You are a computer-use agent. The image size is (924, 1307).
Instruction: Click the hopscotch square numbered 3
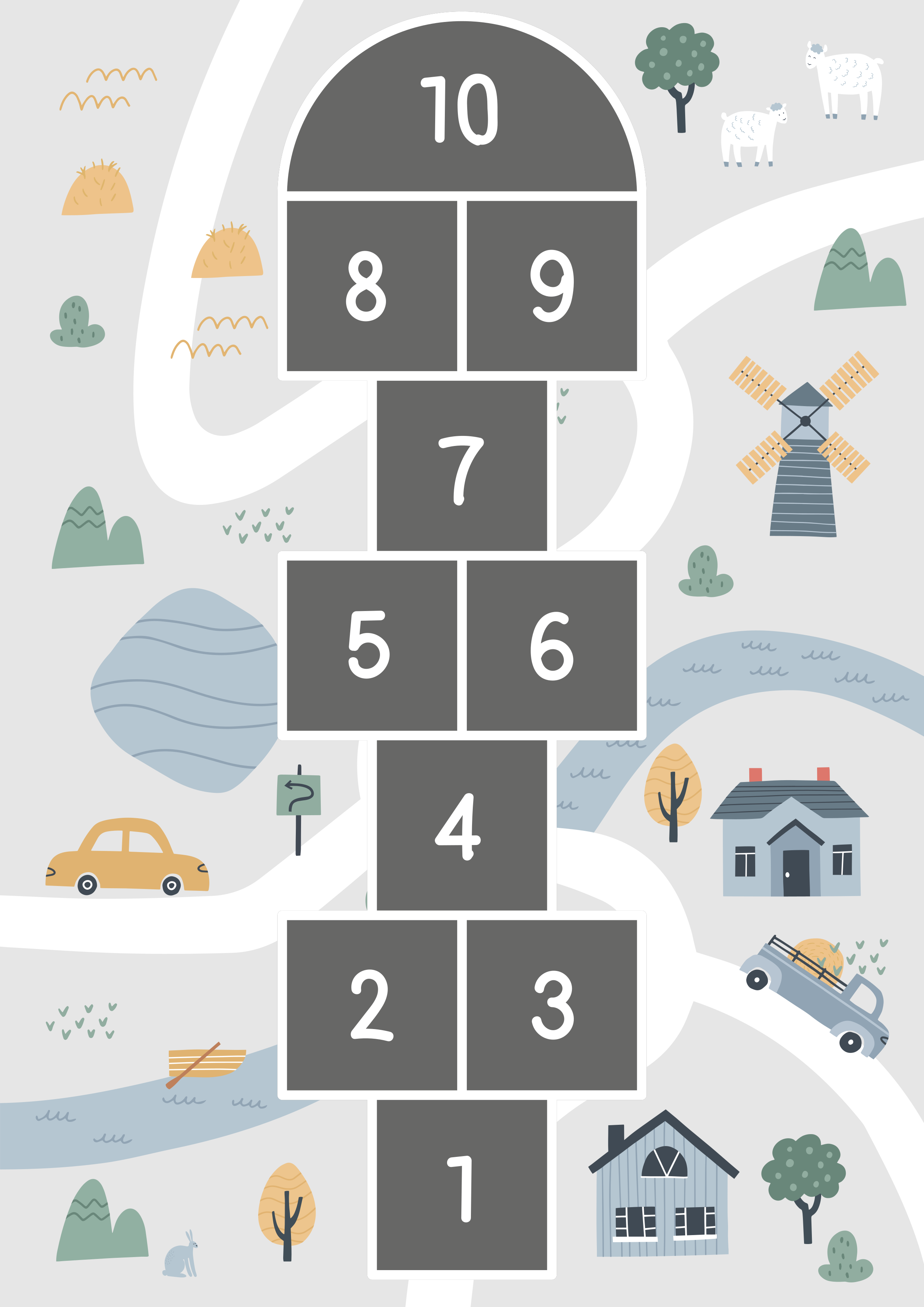click(552, 1005)
